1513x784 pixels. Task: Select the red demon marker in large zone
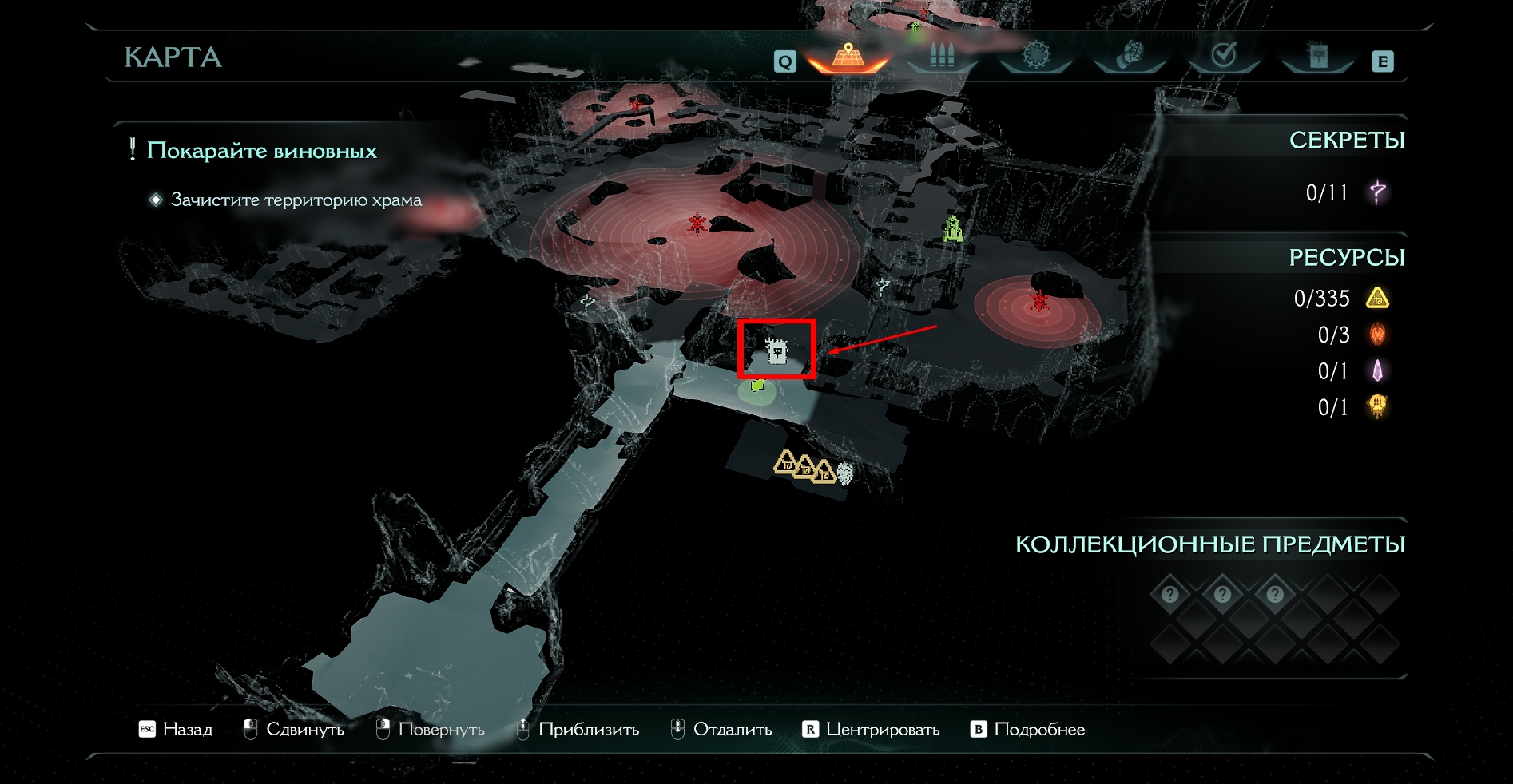697,224
